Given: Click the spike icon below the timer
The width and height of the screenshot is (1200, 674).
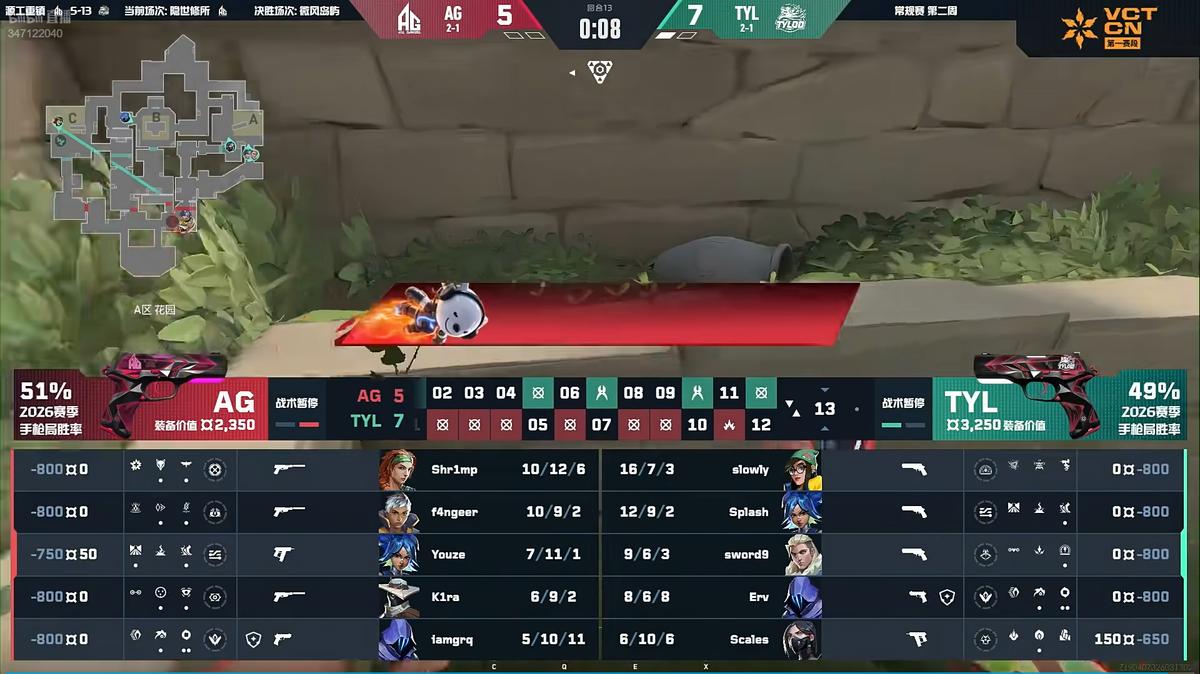Looking at the screenshot, I should pyautogui.click(x=599, y=72).
